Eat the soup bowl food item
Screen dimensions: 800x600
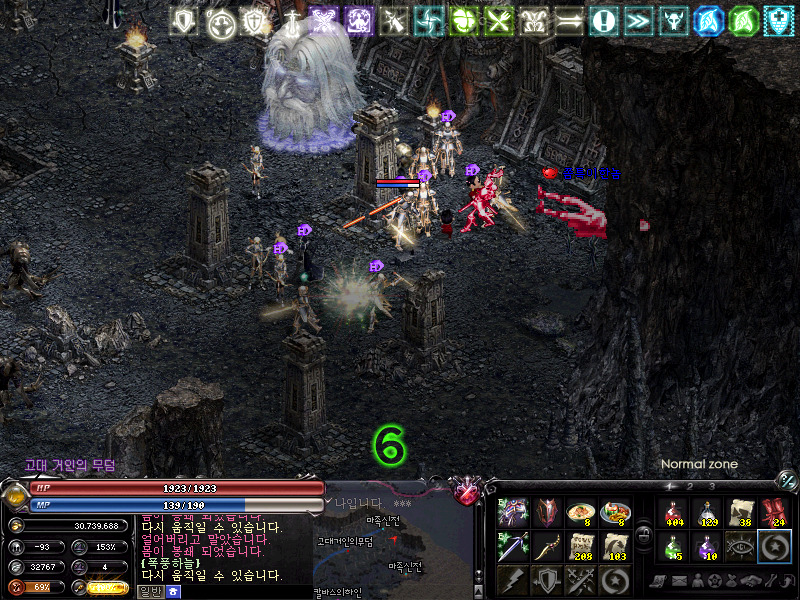coord(581,512)
